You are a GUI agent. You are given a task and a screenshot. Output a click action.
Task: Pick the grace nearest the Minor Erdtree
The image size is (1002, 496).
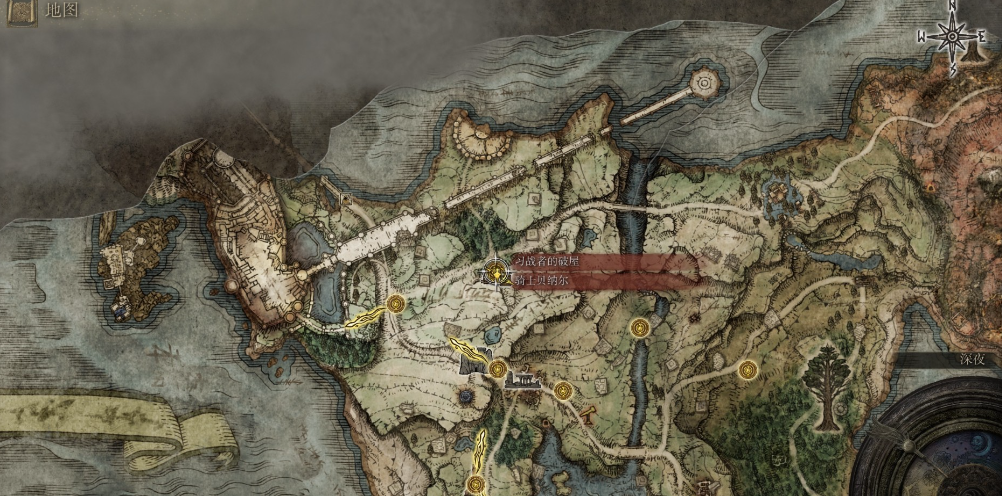tap(747, 370)
